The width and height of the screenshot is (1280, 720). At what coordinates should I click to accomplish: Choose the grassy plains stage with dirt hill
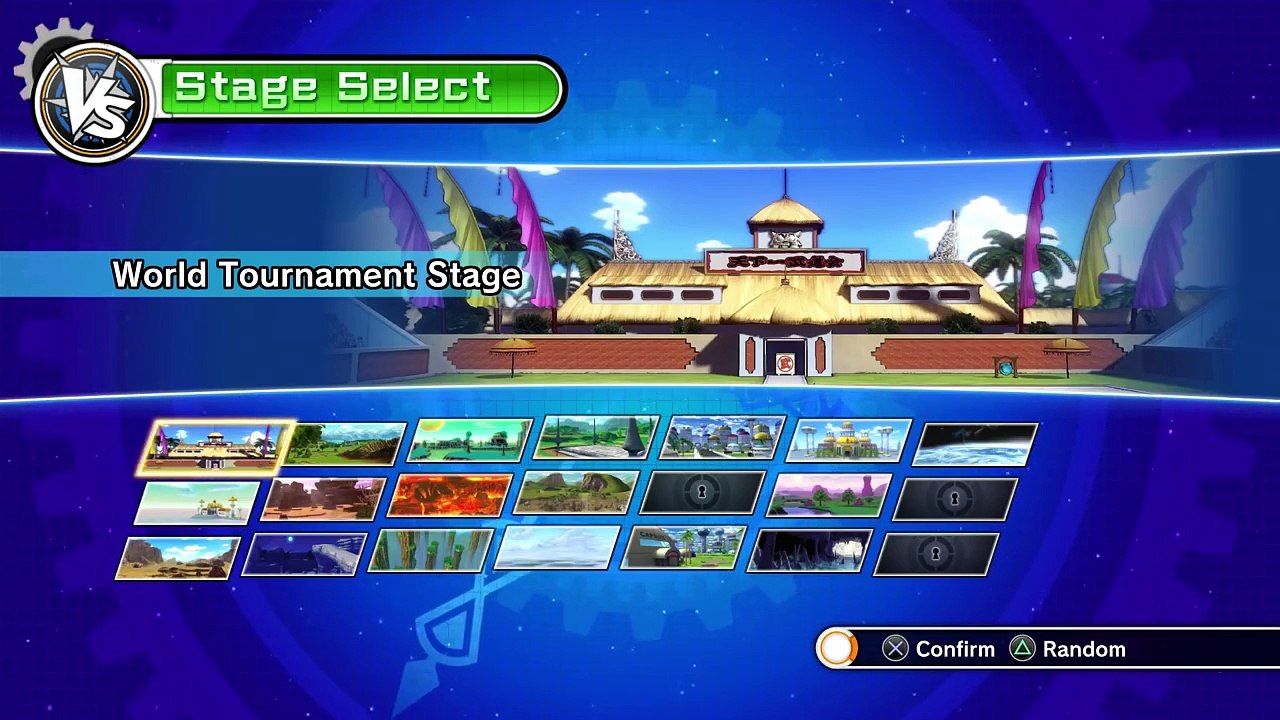tap(345, 444)
